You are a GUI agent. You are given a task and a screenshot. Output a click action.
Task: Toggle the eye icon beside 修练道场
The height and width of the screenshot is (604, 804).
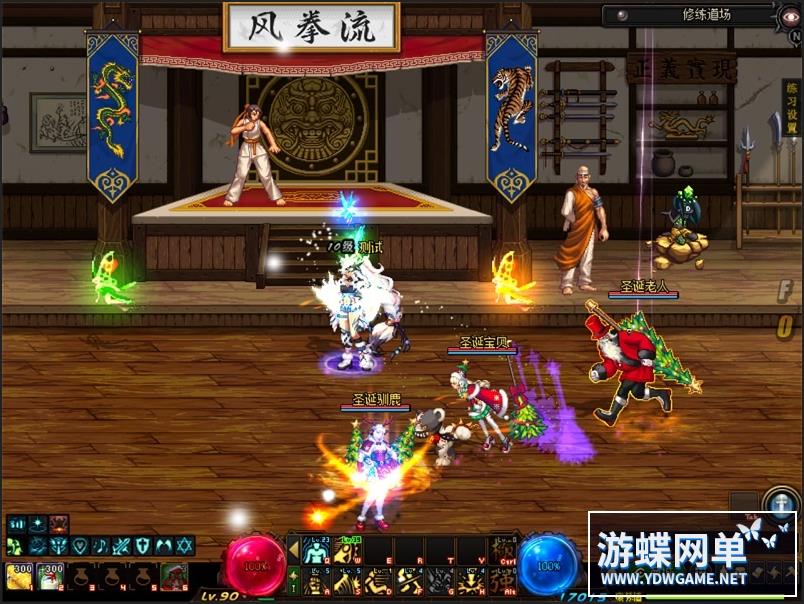click(621, 15)
